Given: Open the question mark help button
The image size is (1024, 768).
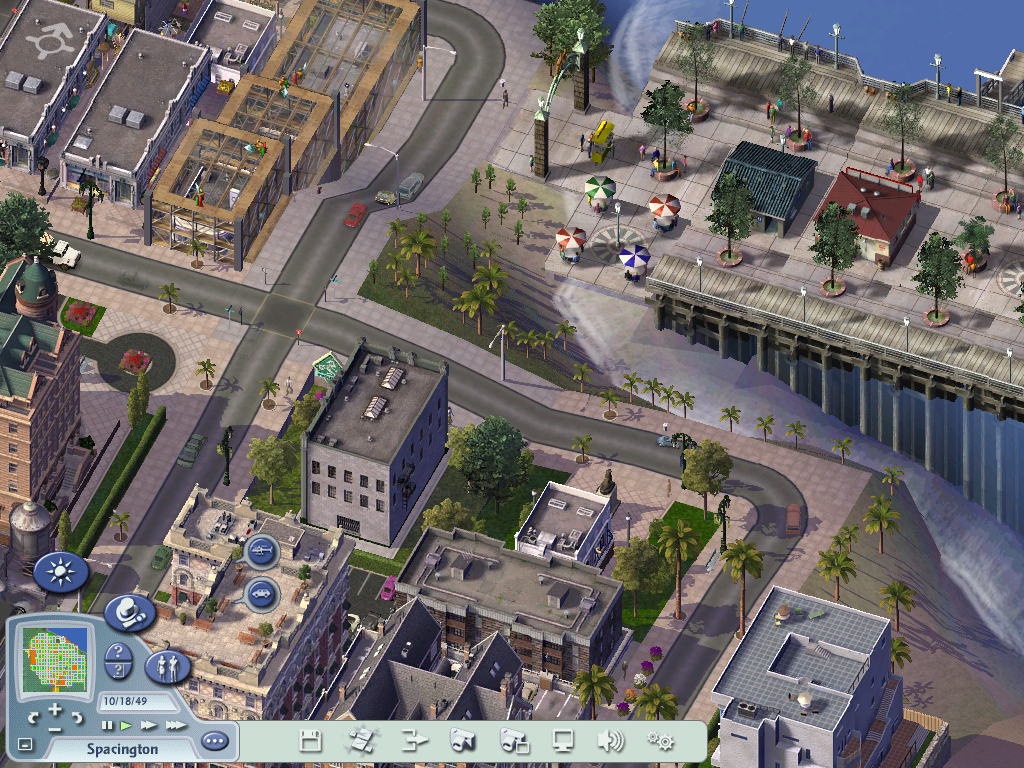Looking at the screenshot, I should 118,652.
